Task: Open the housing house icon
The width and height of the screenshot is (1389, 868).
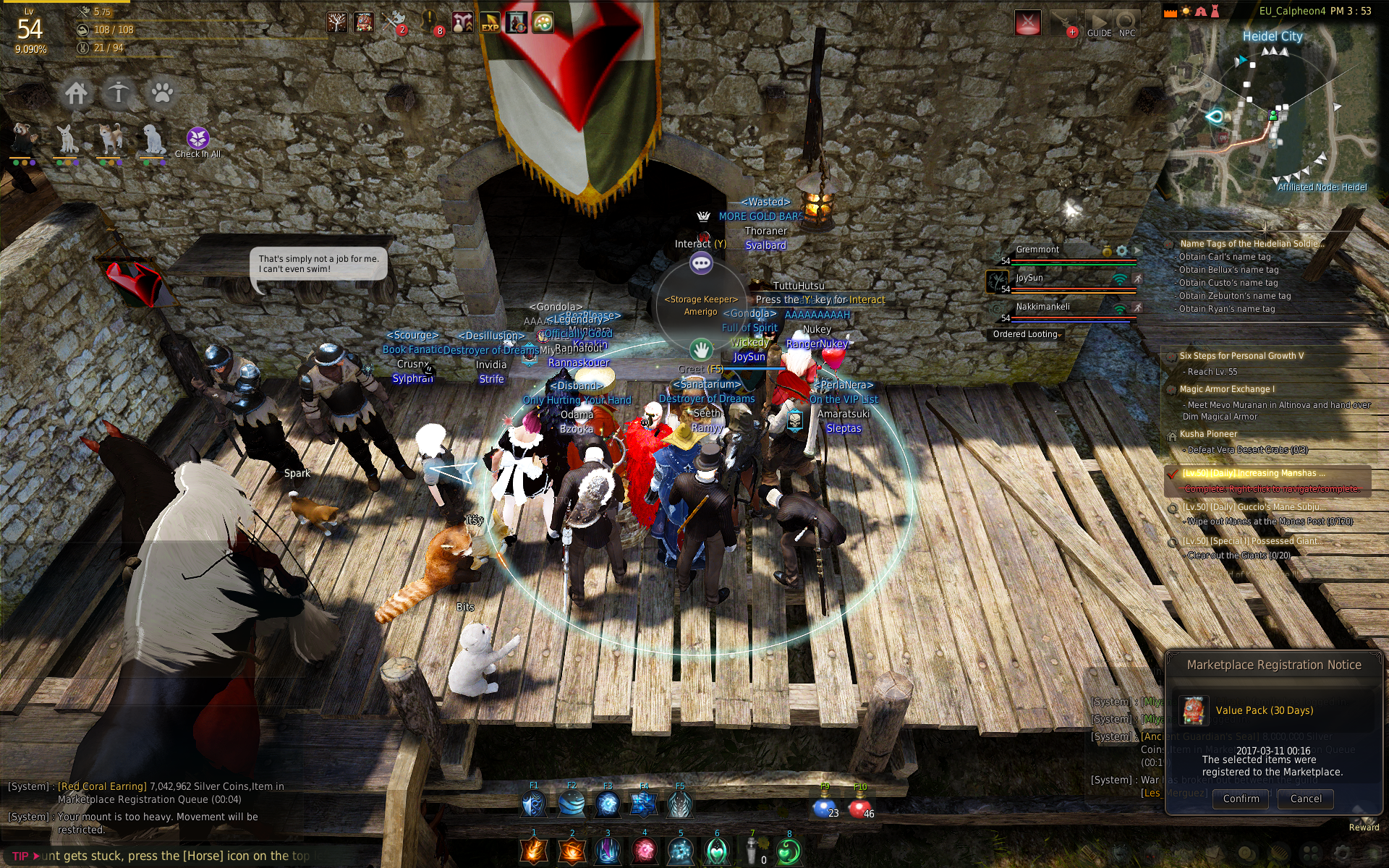Action: click(76, 93)
